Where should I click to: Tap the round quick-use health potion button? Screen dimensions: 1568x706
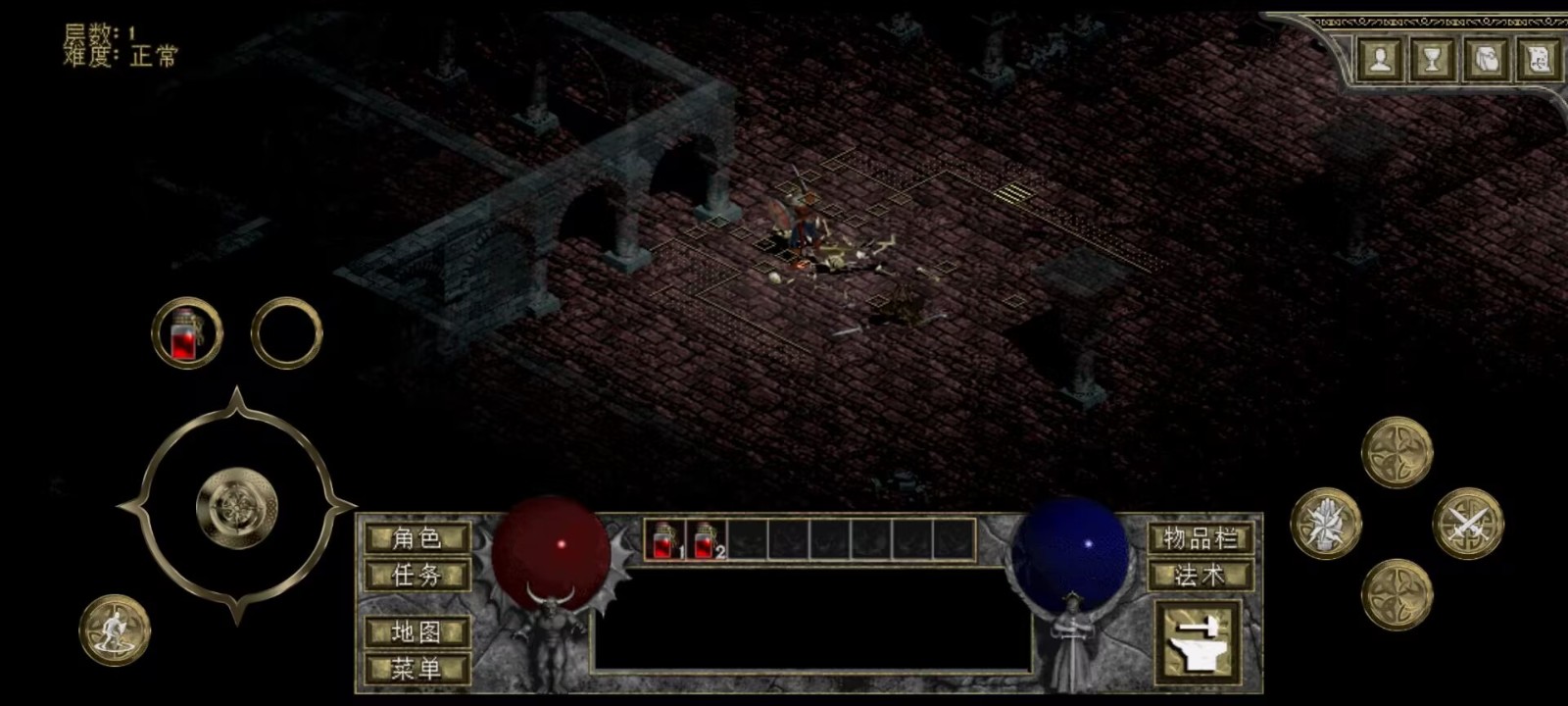click(187, 333)
